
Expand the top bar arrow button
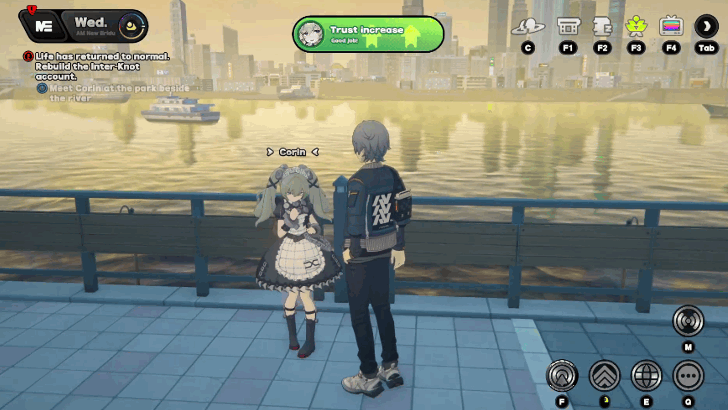707,27
